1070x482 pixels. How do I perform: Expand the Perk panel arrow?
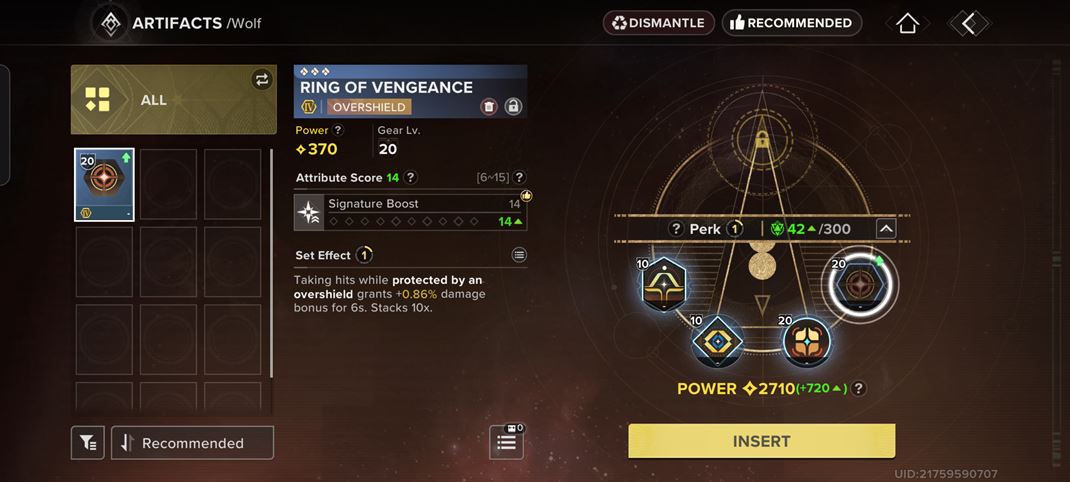(x=885, y=229)
